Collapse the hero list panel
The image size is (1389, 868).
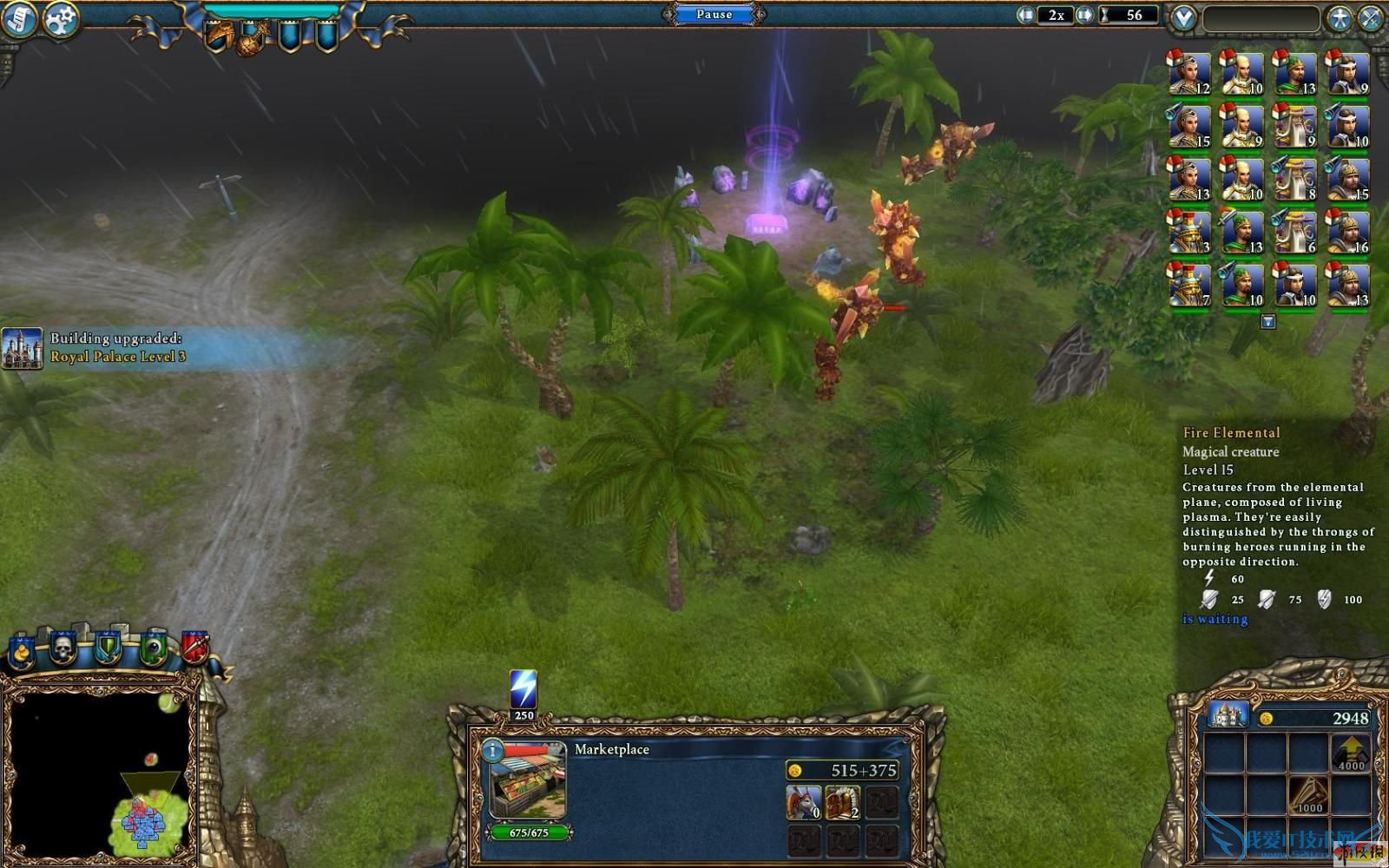pyautogui.click(x=1183, y=17)
